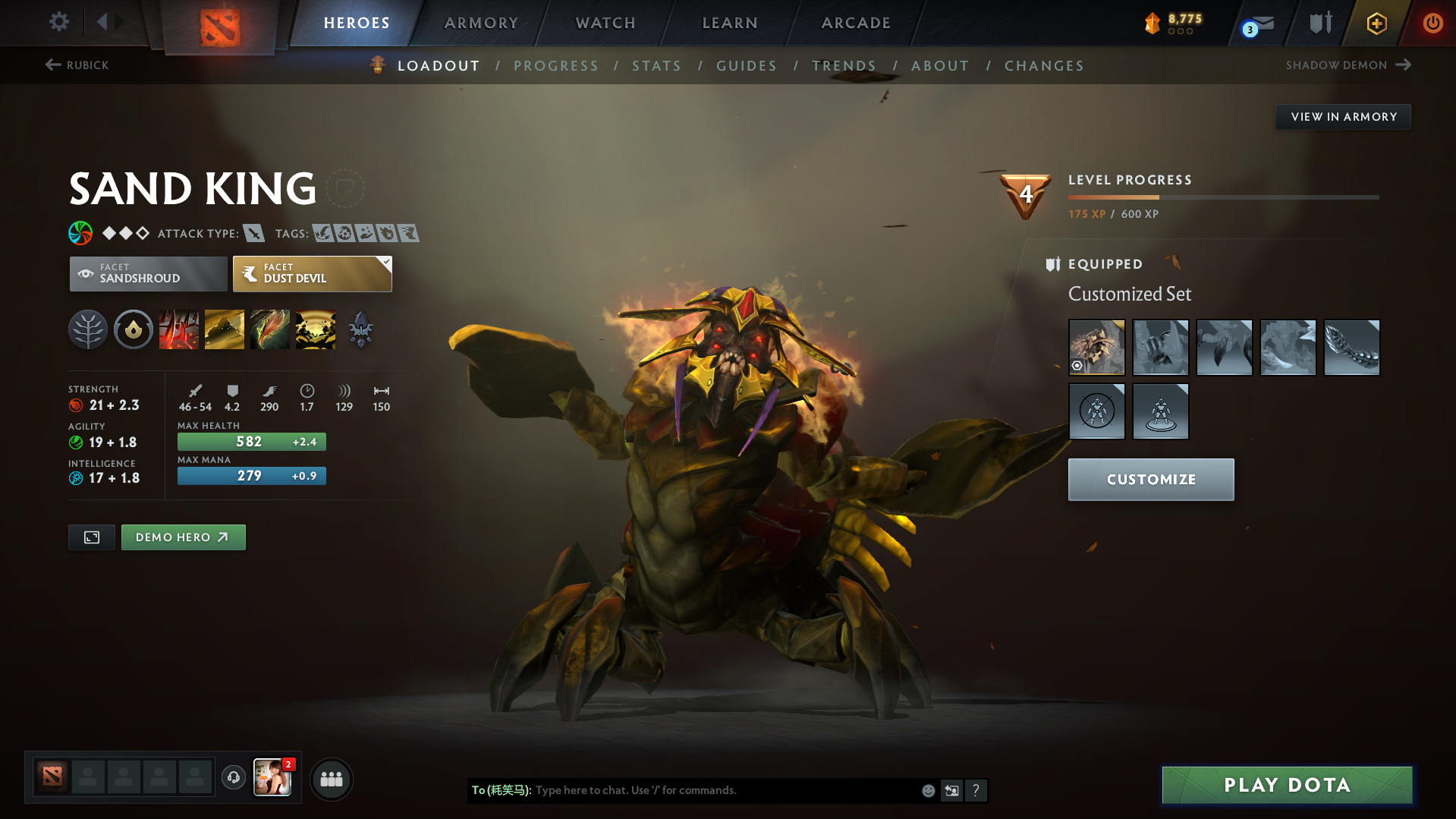Switch to the Armory tab

(x=481, y=22)
